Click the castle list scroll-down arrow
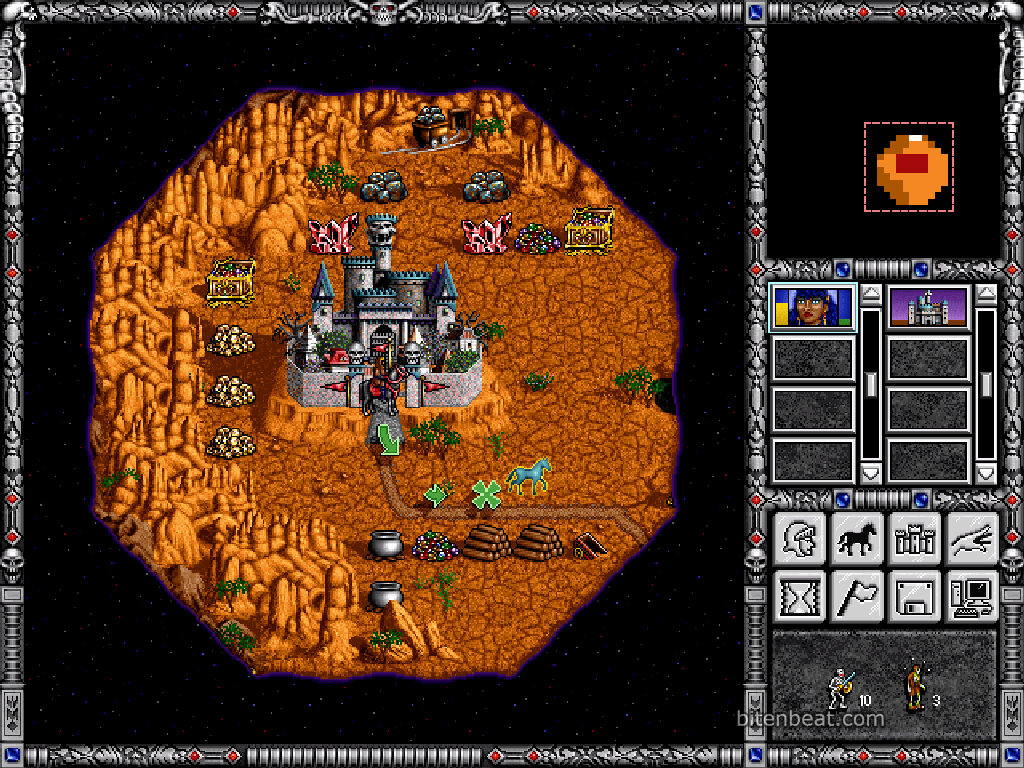The width and height of the screenshot is (1024, 768). 986,472
